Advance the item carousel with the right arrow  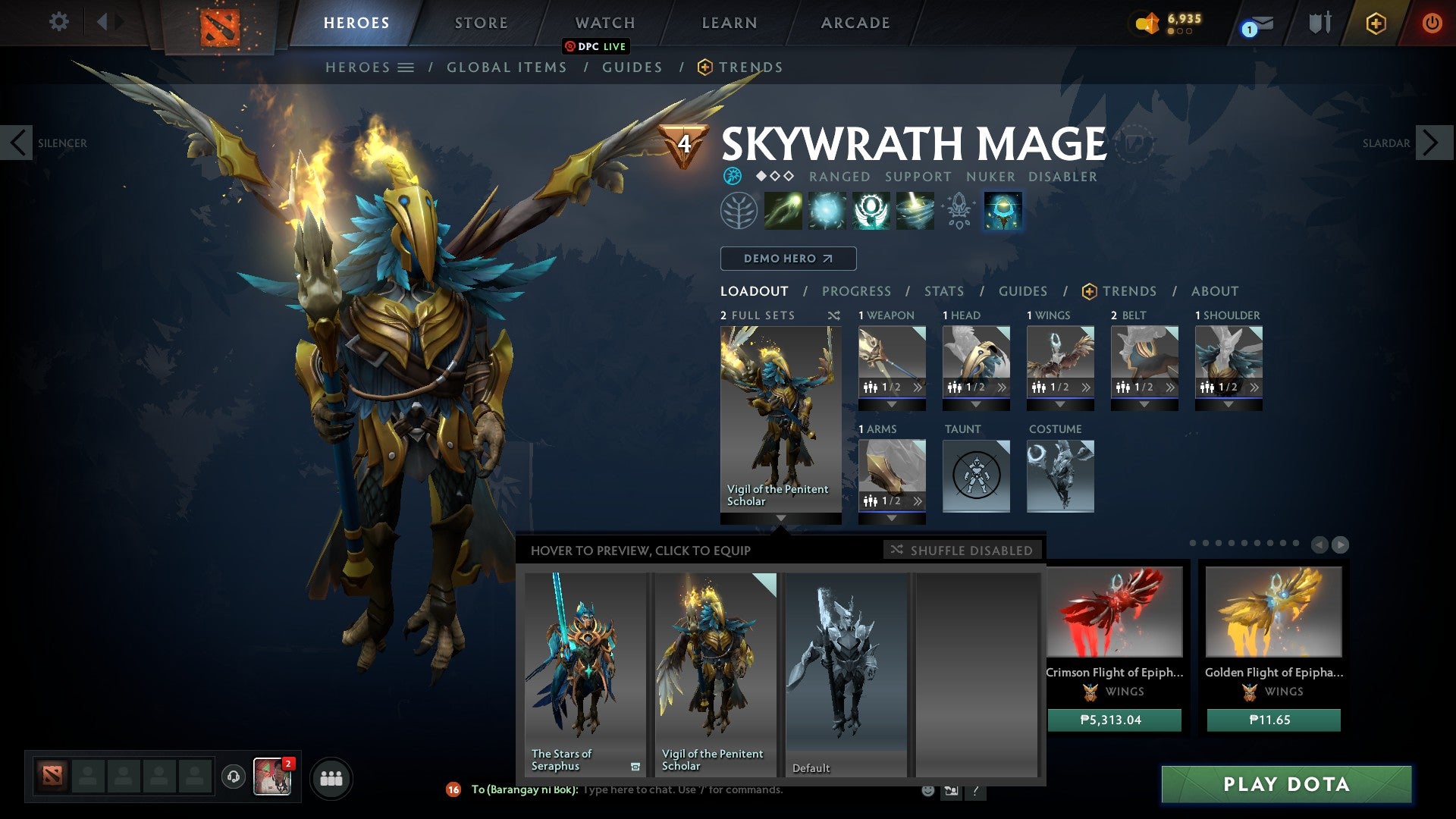[1341, 543]
